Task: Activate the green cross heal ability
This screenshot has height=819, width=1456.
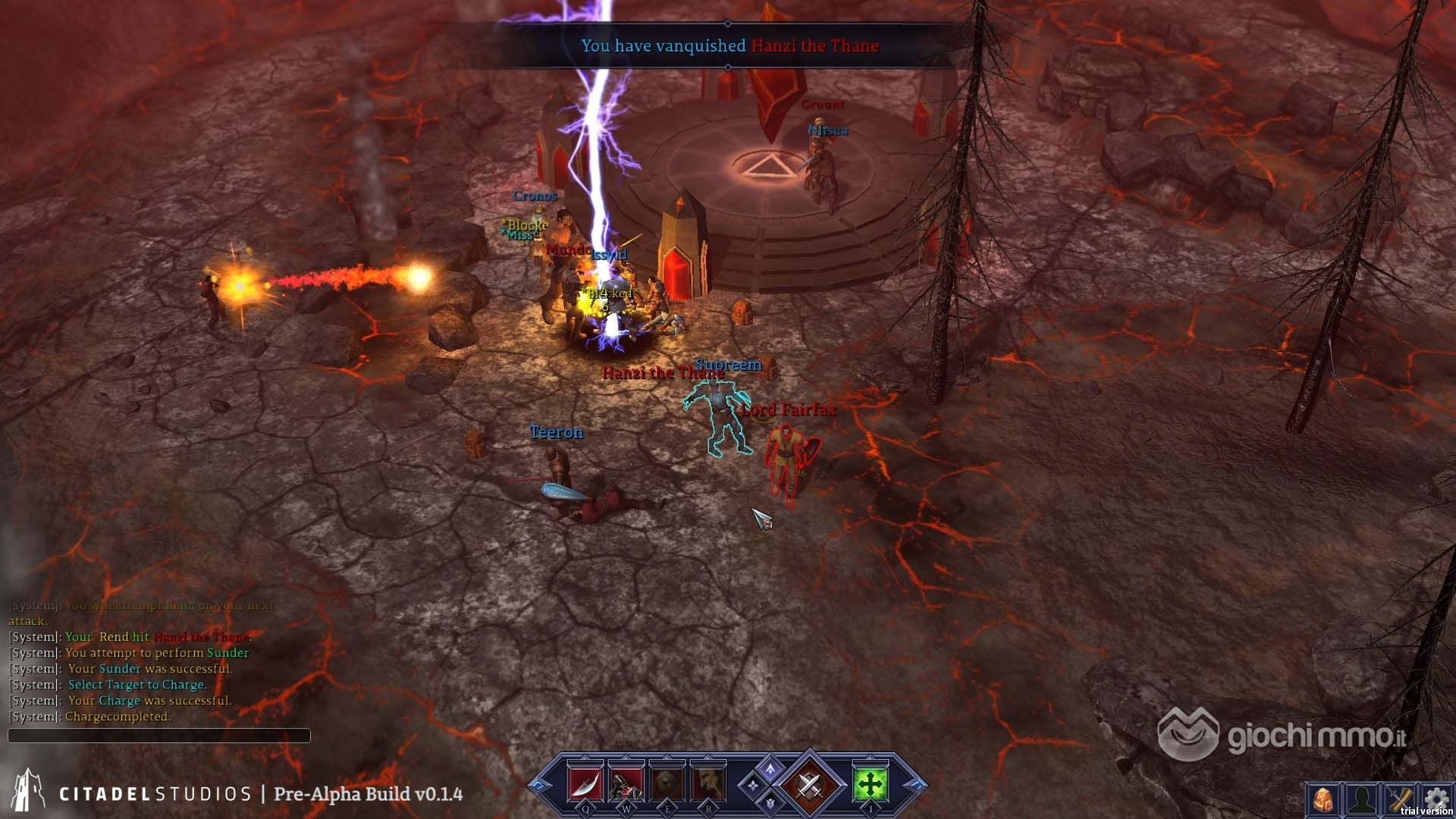Action: click(x=870, y=784)
